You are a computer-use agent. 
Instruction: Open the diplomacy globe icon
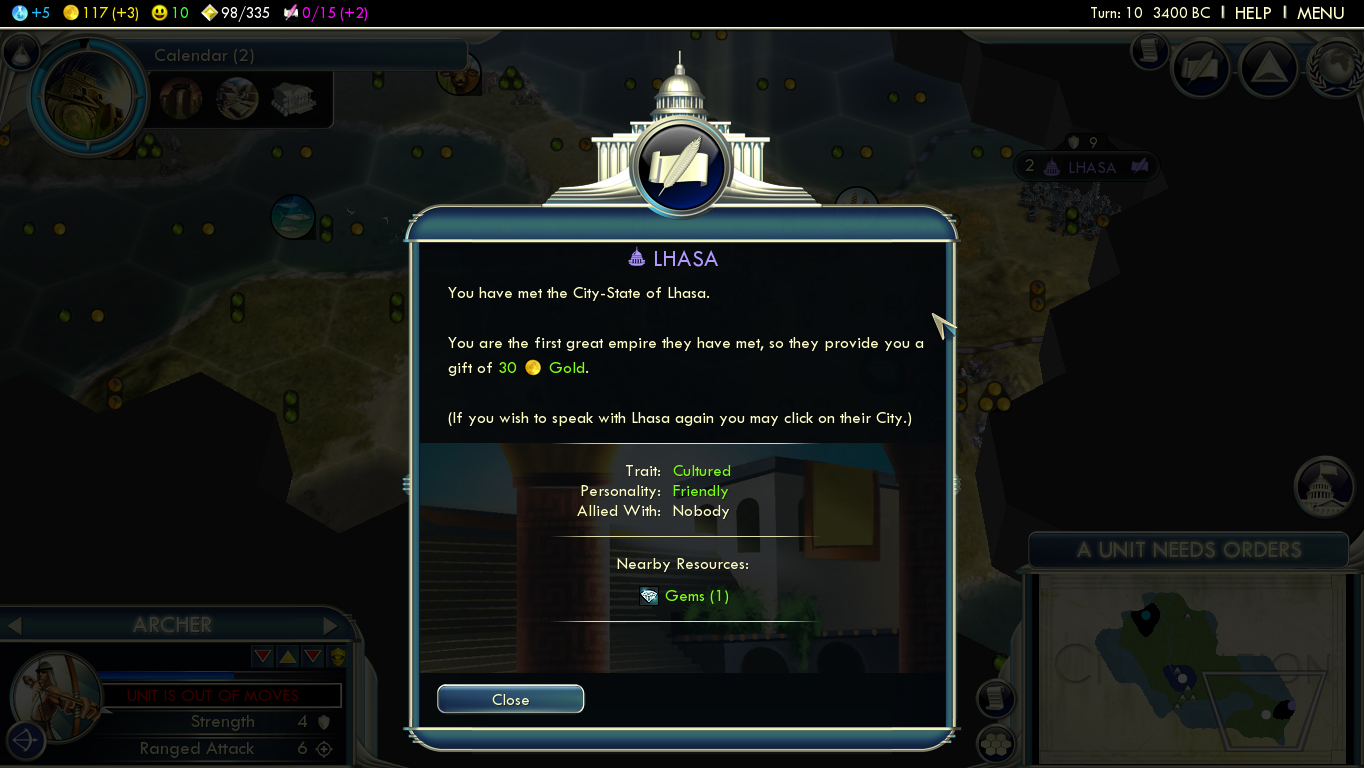[1336, 68]
